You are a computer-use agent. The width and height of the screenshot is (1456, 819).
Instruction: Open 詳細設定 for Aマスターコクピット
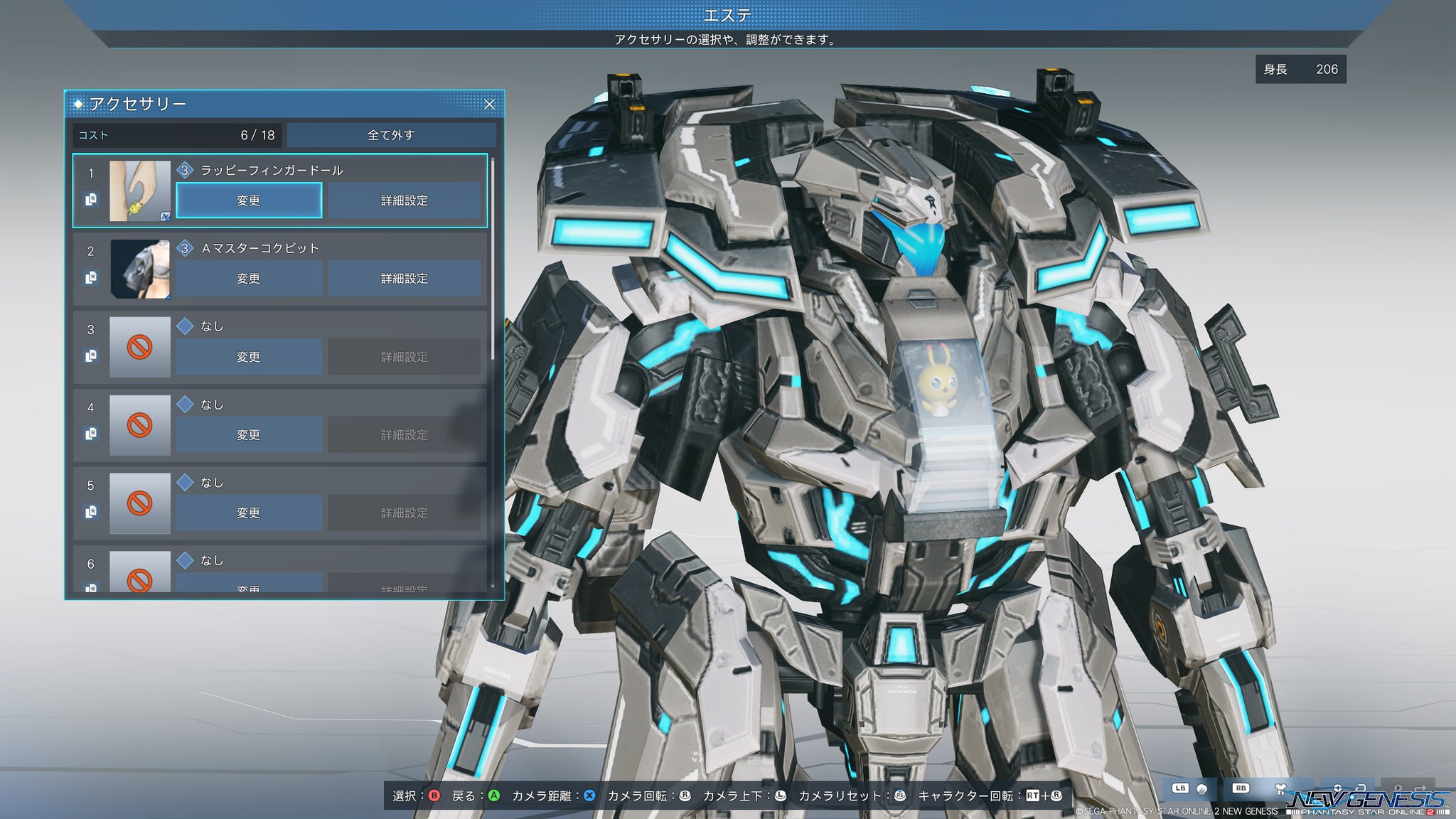click(x=403, y=278)
